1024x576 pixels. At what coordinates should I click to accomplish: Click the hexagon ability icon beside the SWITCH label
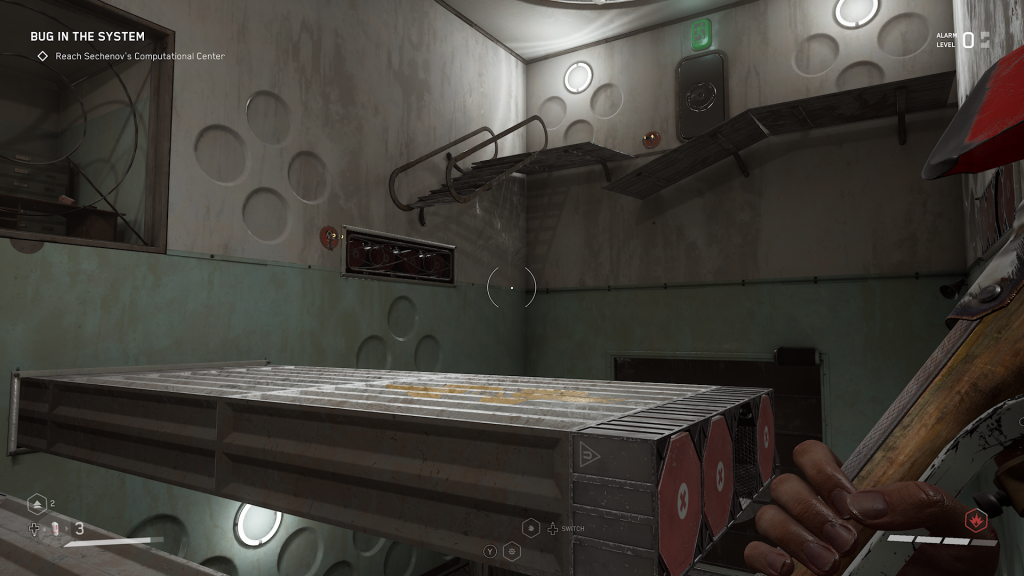click(531, 528)
